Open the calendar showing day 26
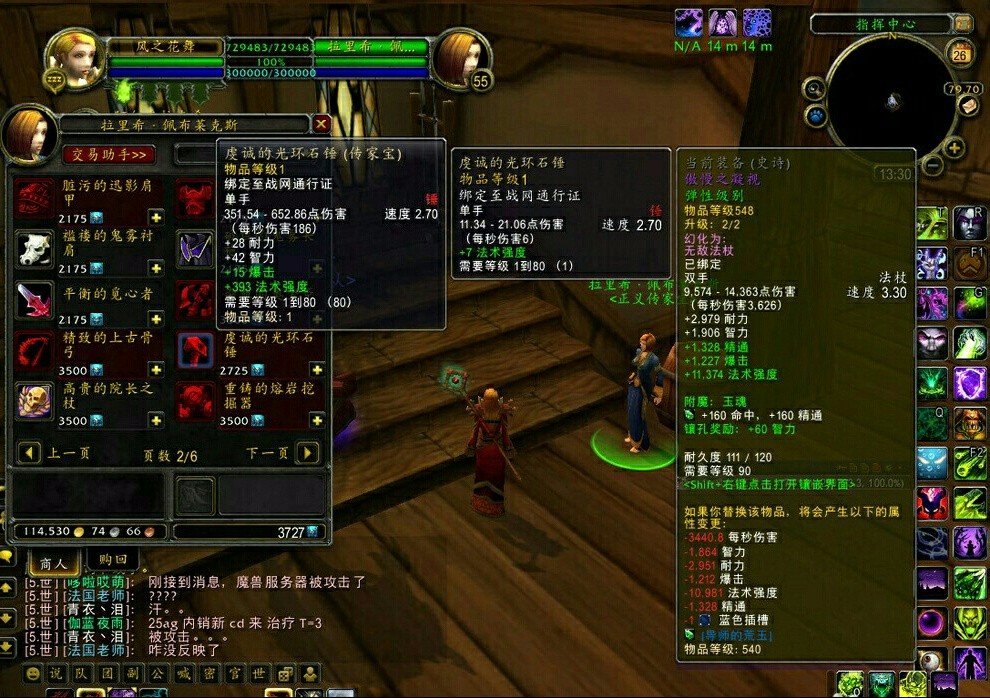The width and height of the screenshot is (990, 698). coord(960,53)
